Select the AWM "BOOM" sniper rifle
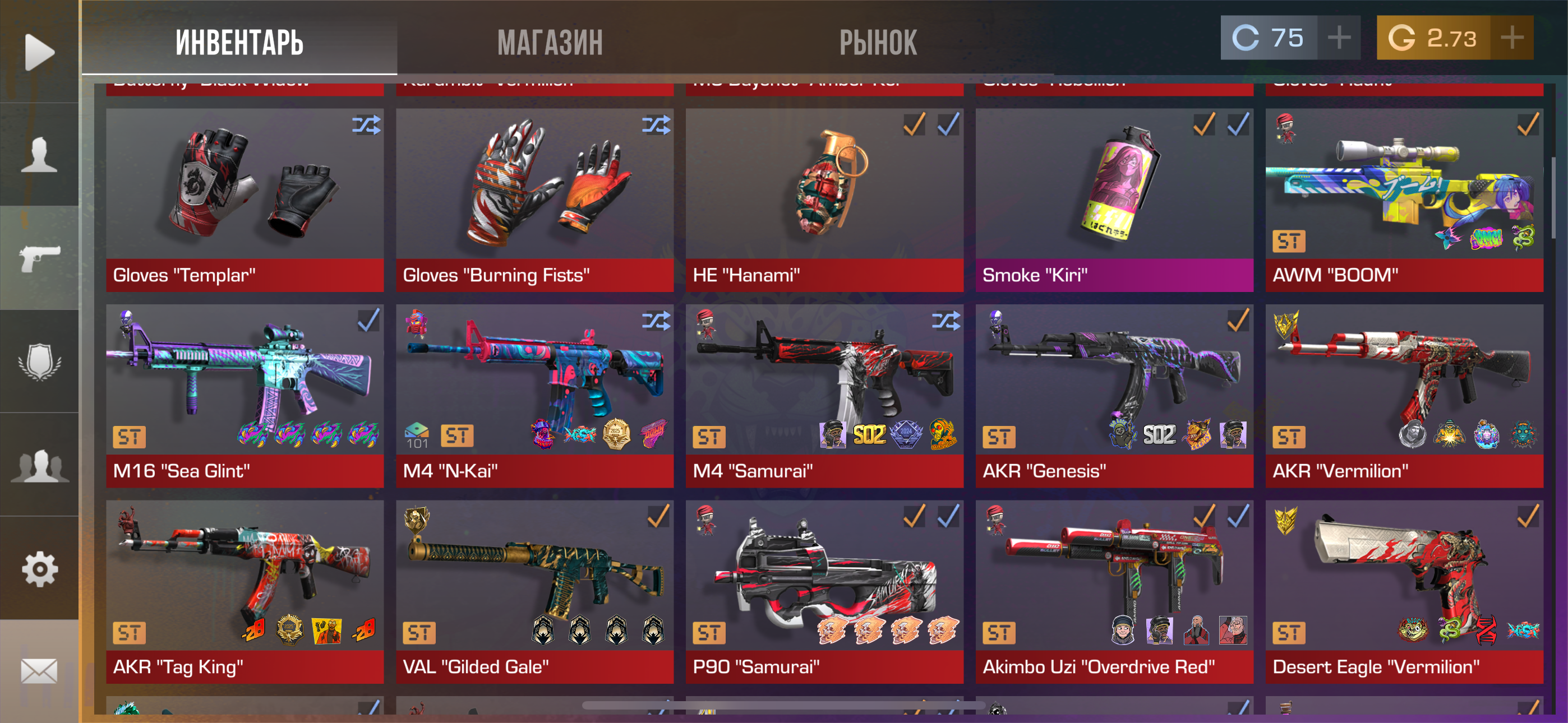Image resolution: width=1568 pixels, height=723 pixels. click(1404, 200)
